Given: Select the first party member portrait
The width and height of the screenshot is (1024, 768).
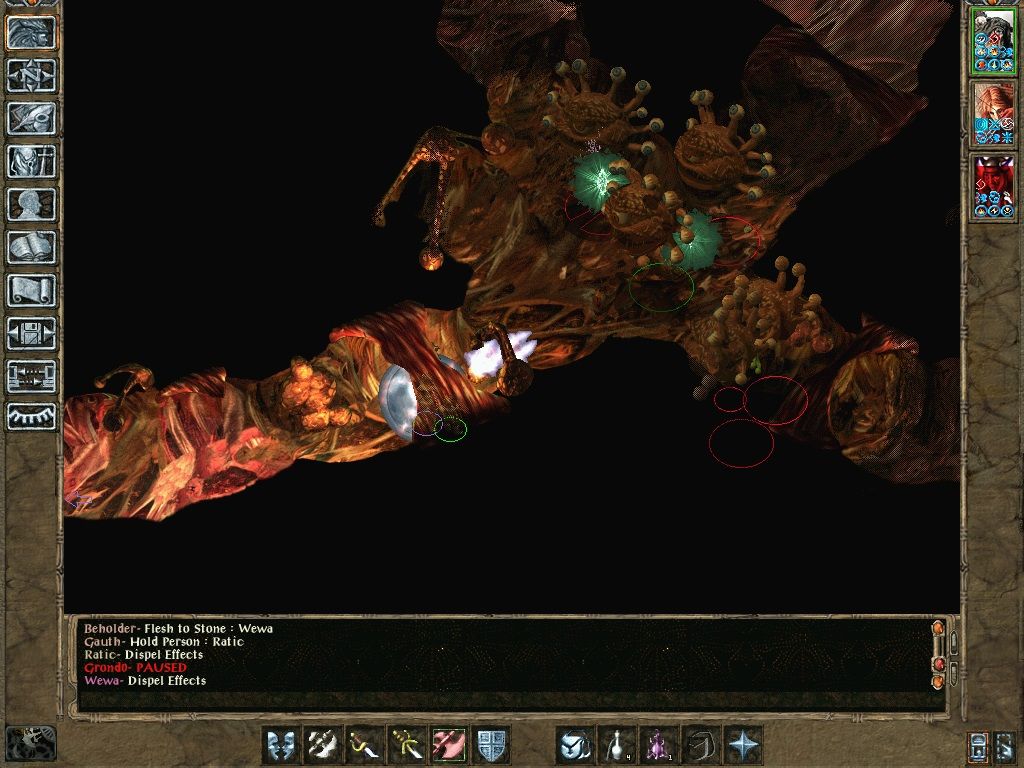Looking at the screenshot, I should pos(993,42).
